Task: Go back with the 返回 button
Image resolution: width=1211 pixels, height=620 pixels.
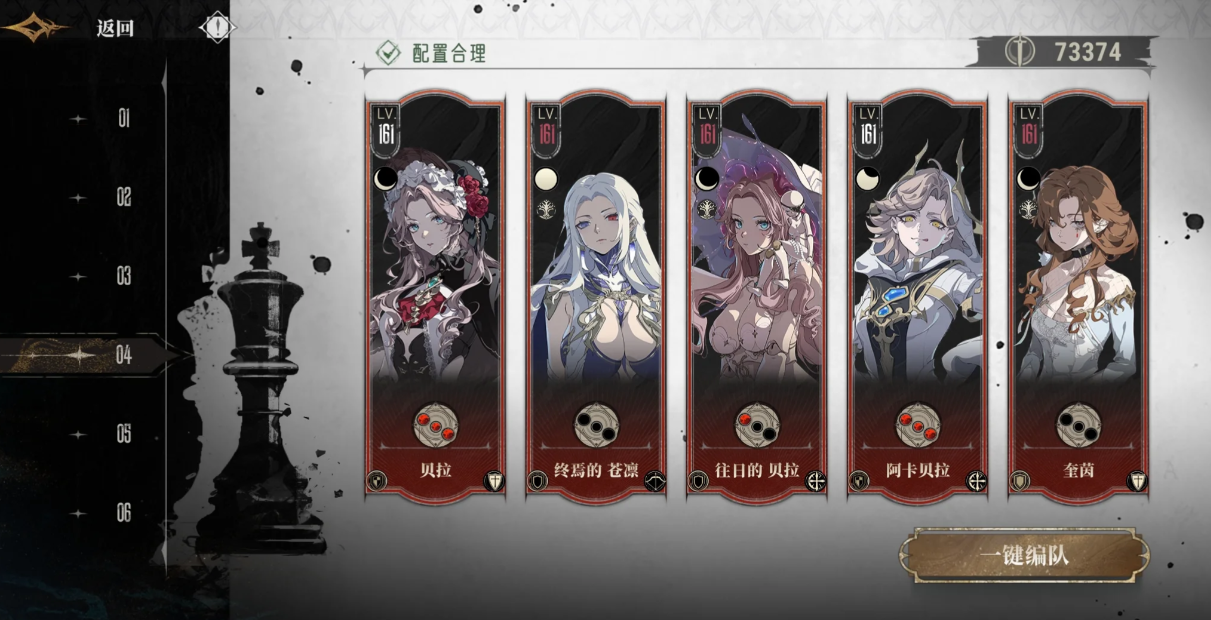Action: coord(114,28)
